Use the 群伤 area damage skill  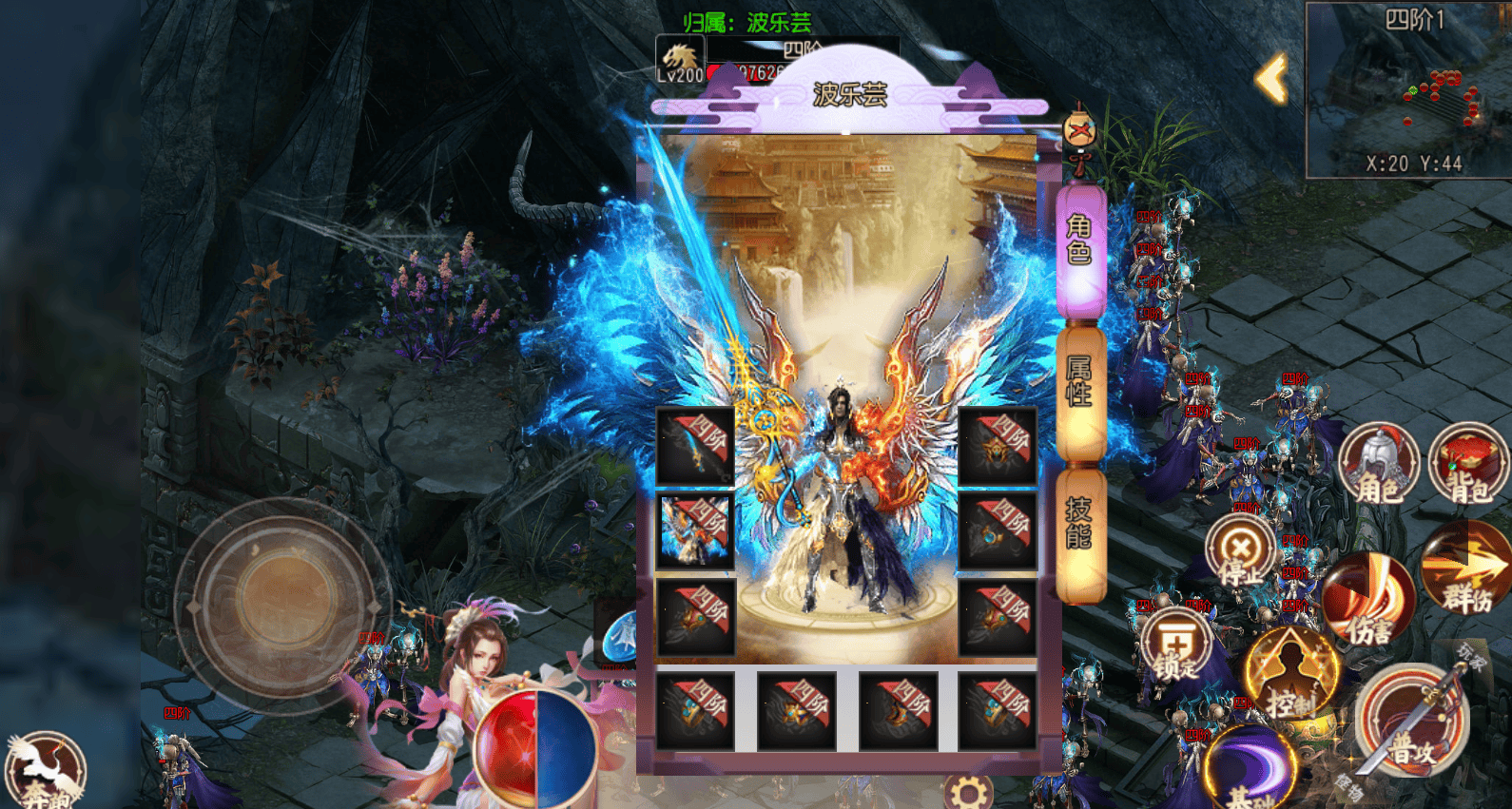1465,572
